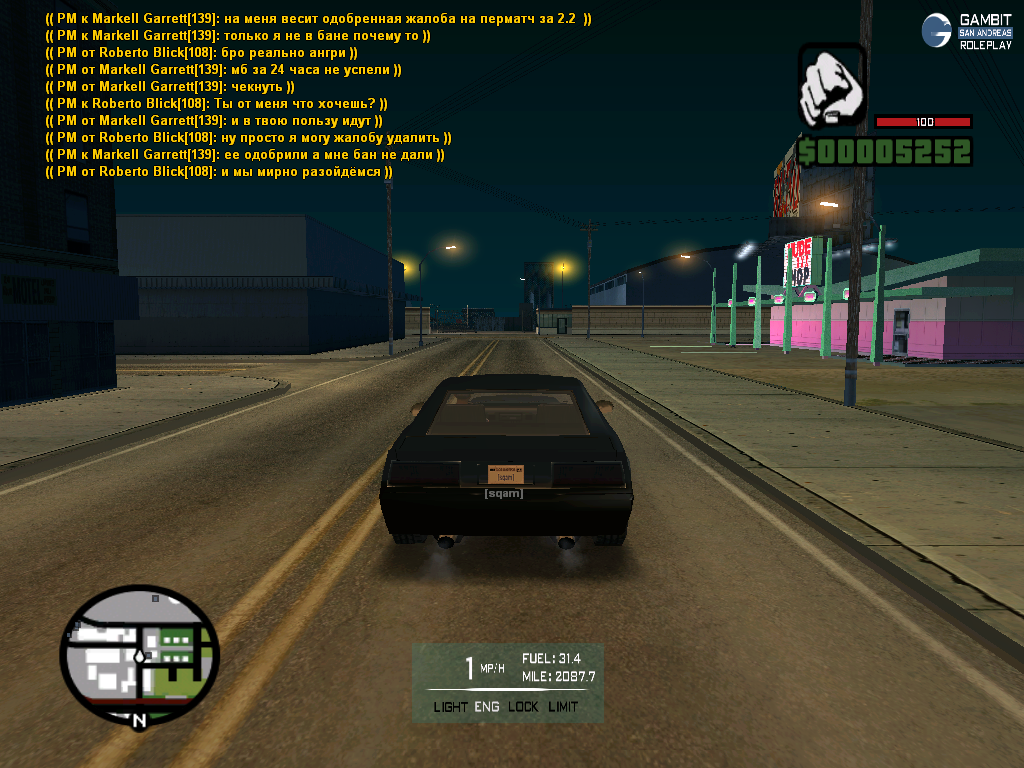Click the chat message "Ты от меня хочешь?"

[217, 104]
